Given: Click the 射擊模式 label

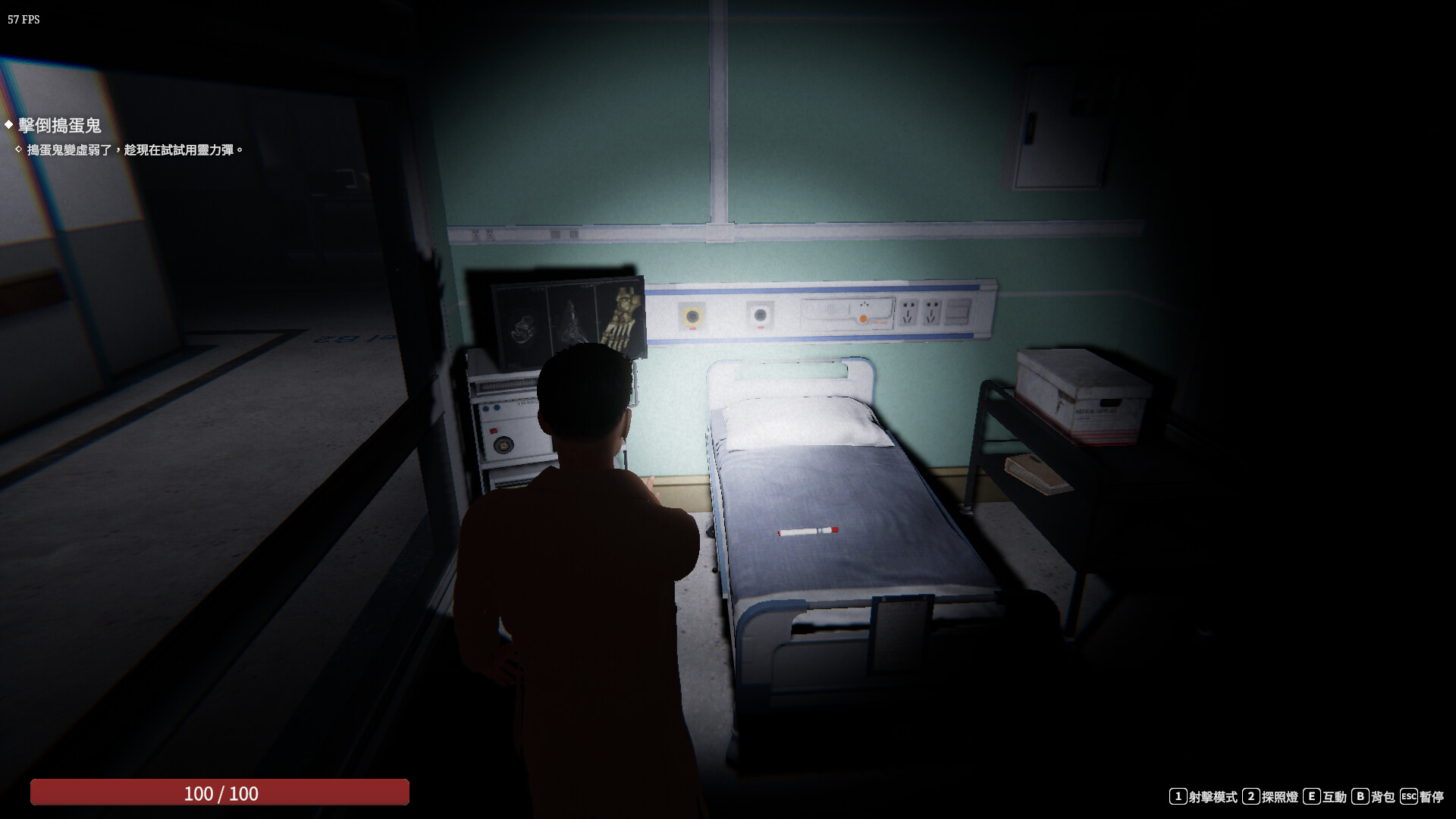Looking at the screenshot, I should 1213,795.
